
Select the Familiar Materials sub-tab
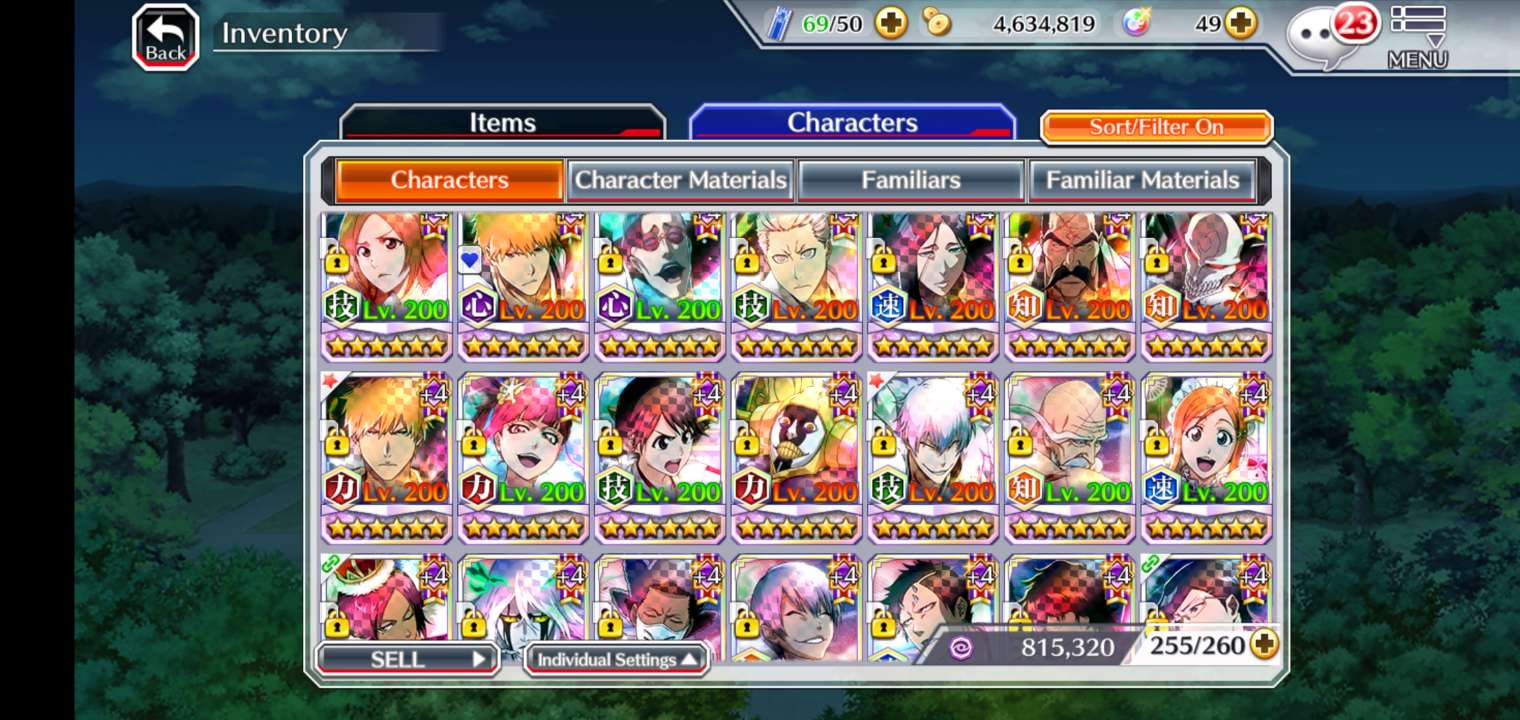pos(1142,180)
